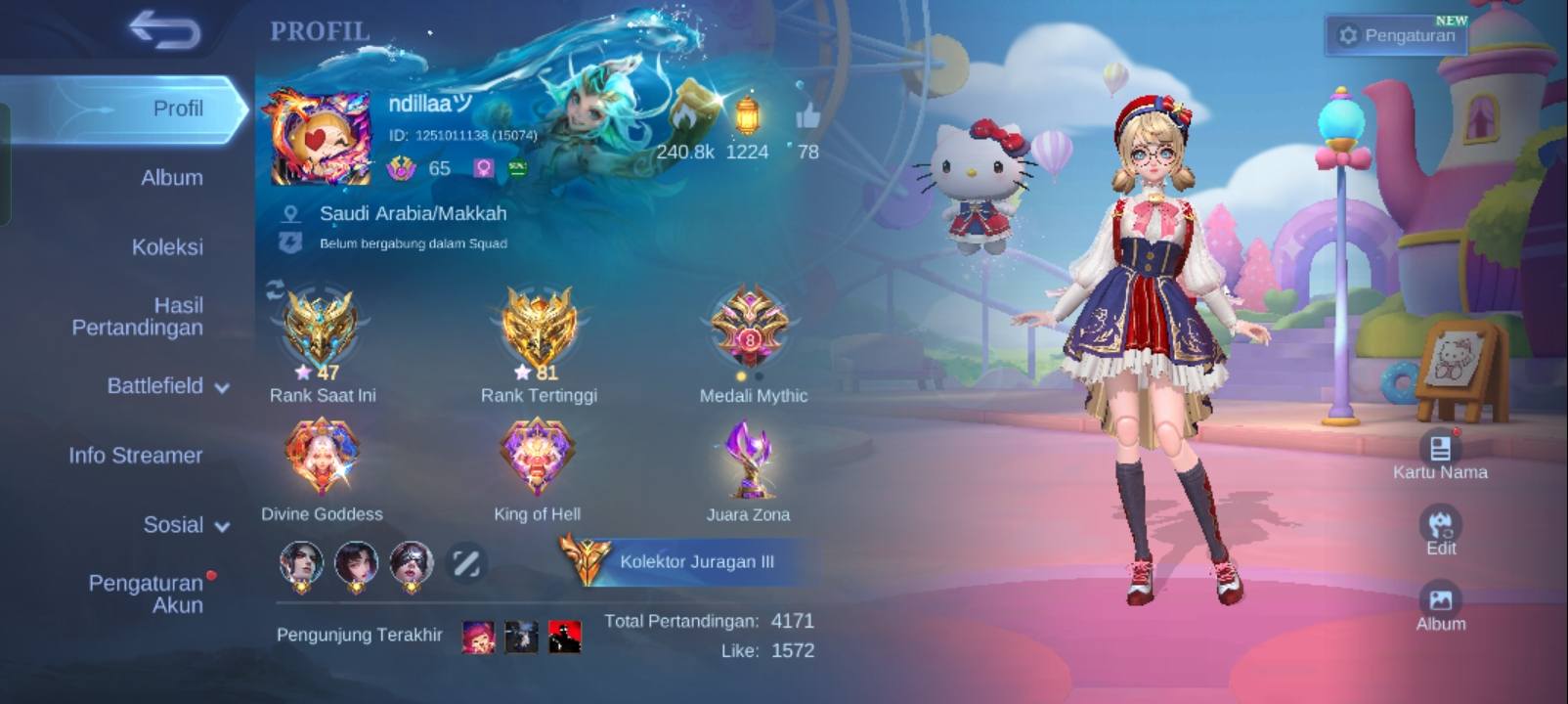
Task: Tap the Edit profile display button
Action: [x=1440, y=531]
